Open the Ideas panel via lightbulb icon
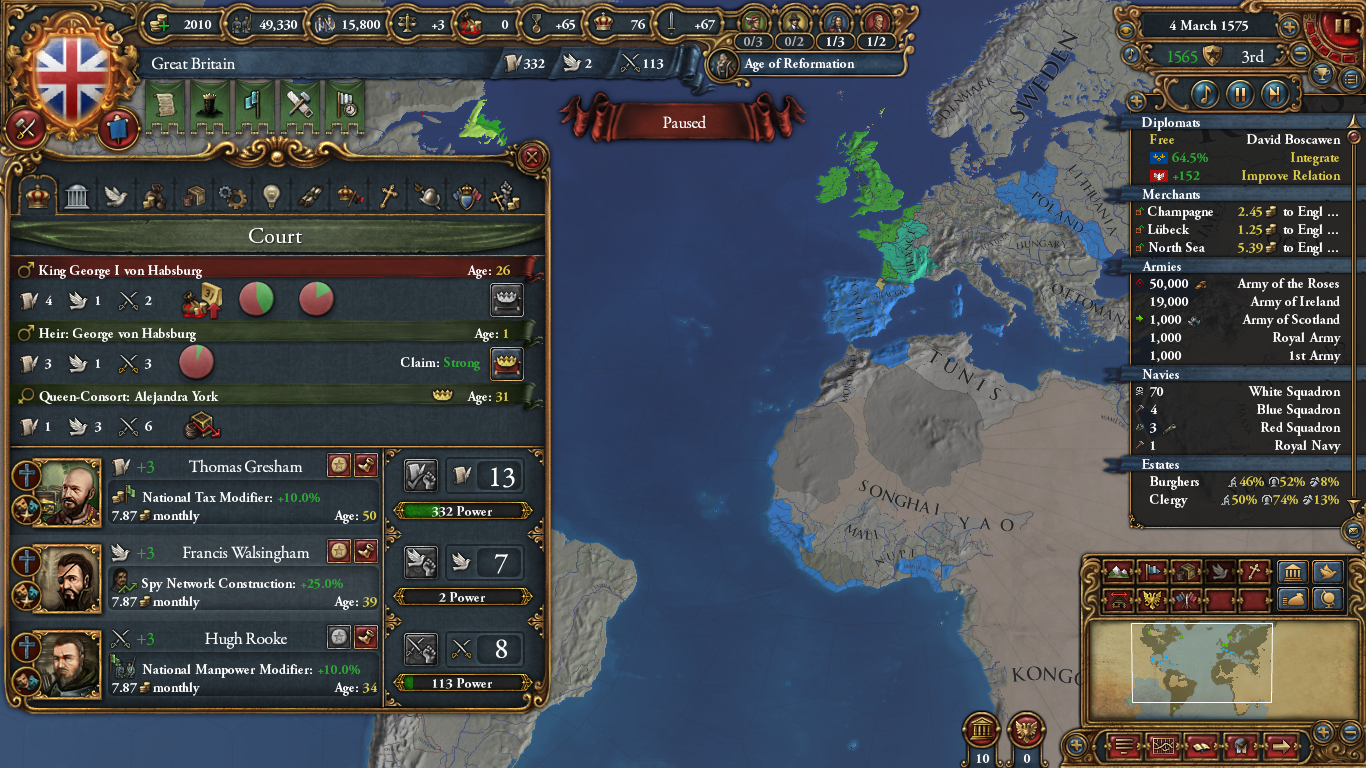Viewport: 1366px width, 768px height. coord(272,196)
